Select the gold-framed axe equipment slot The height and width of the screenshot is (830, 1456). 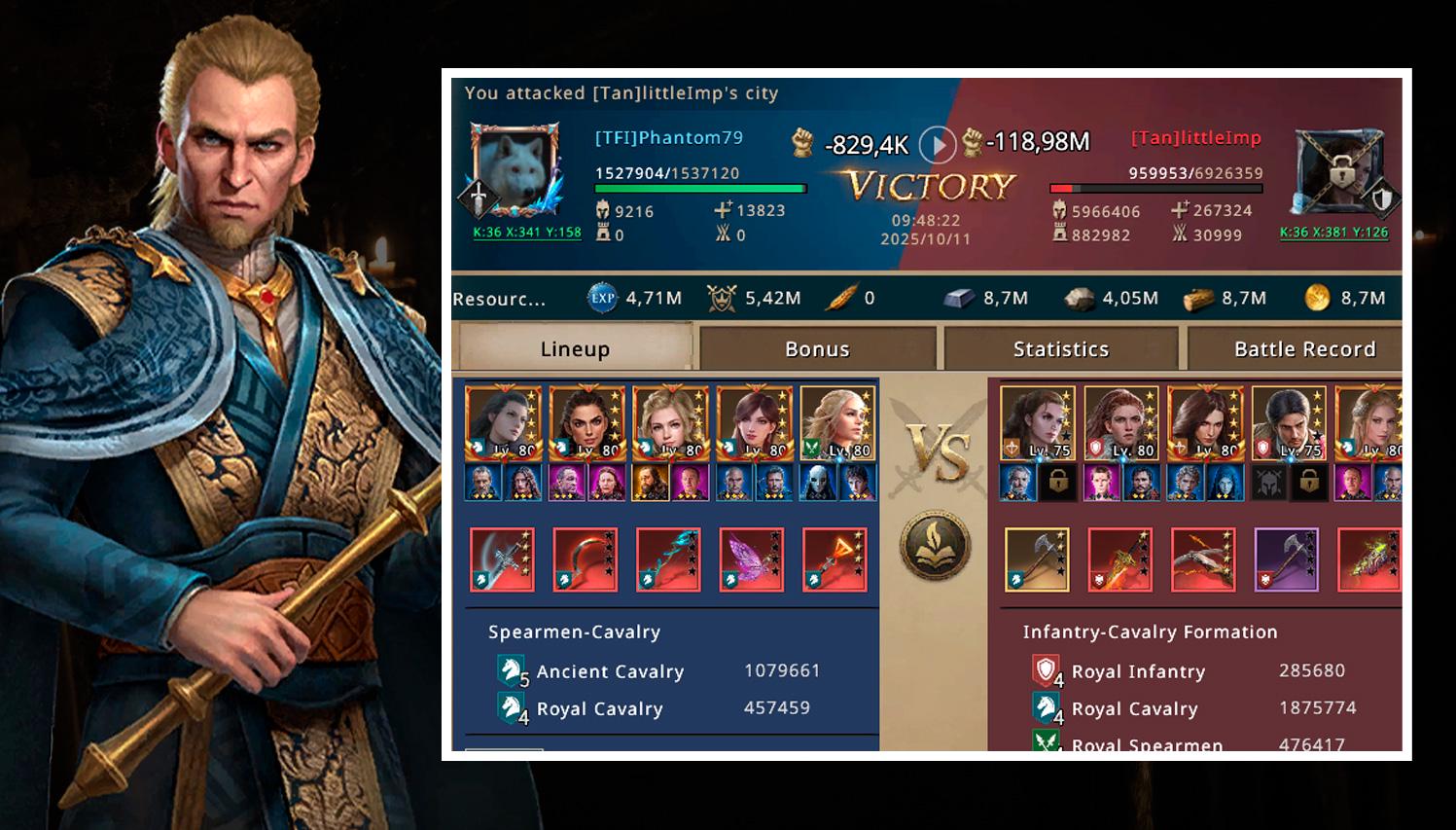point(1036,559)
